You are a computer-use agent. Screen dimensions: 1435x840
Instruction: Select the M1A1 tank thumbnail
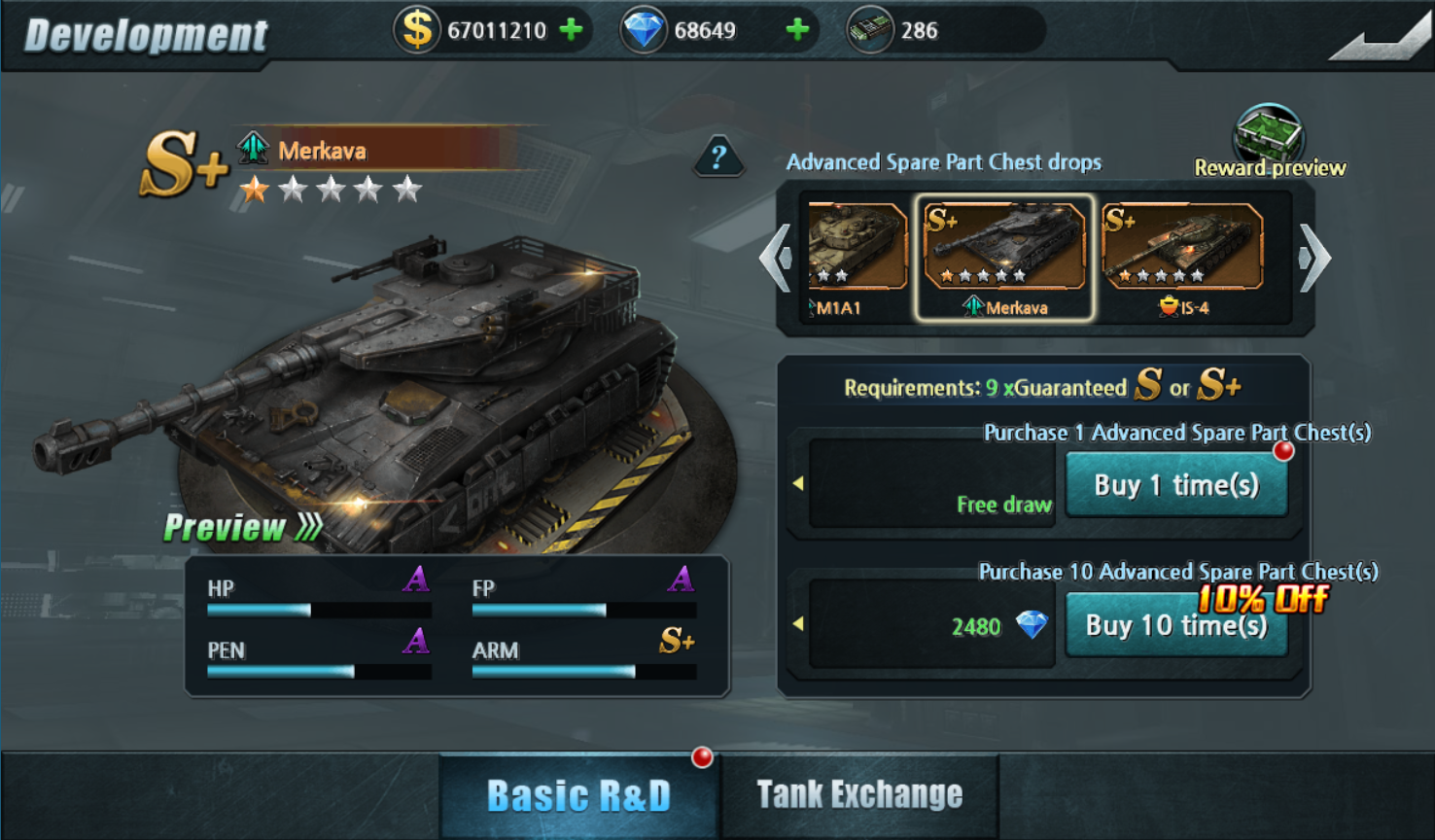856,255
